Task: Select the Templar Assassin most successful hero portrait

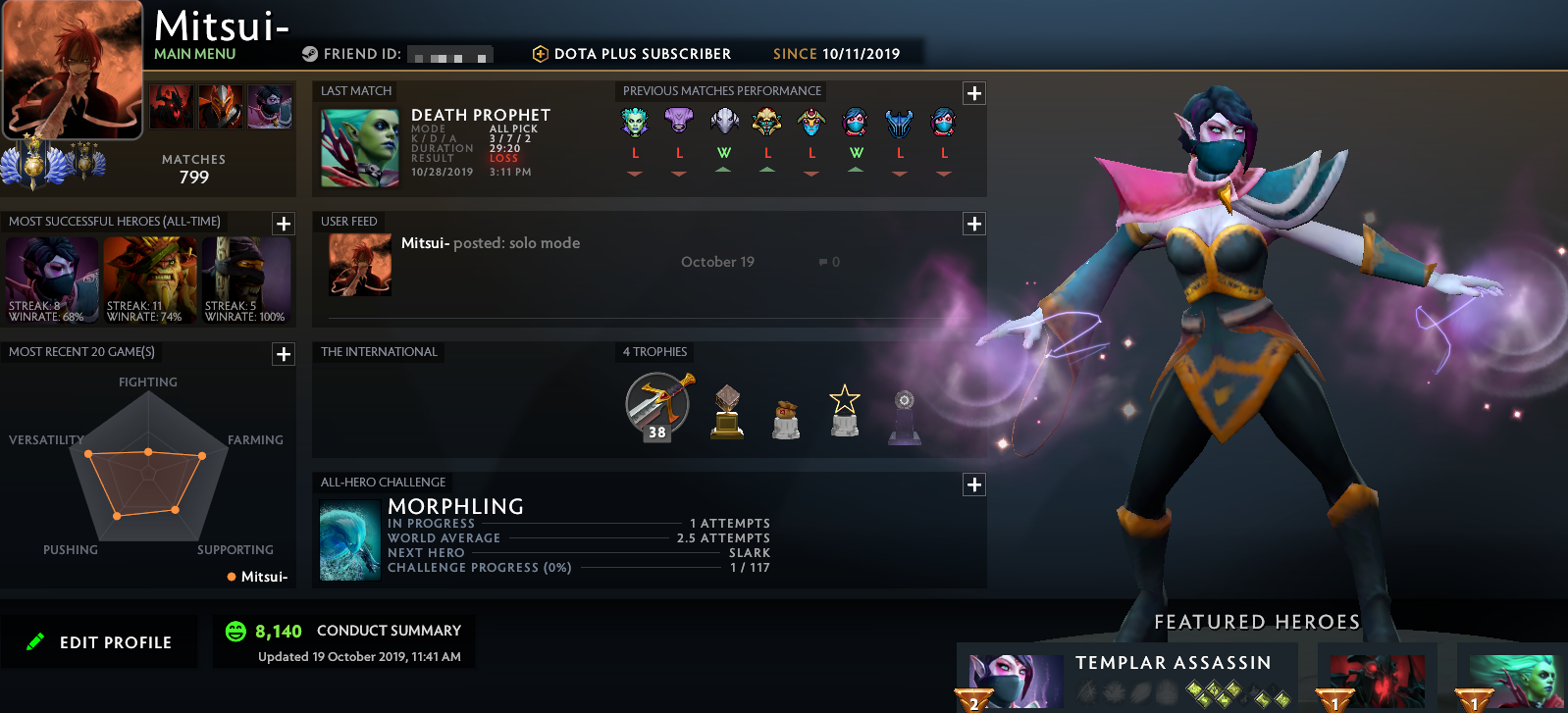Action: pyautogui.click(x=51, y=278)
